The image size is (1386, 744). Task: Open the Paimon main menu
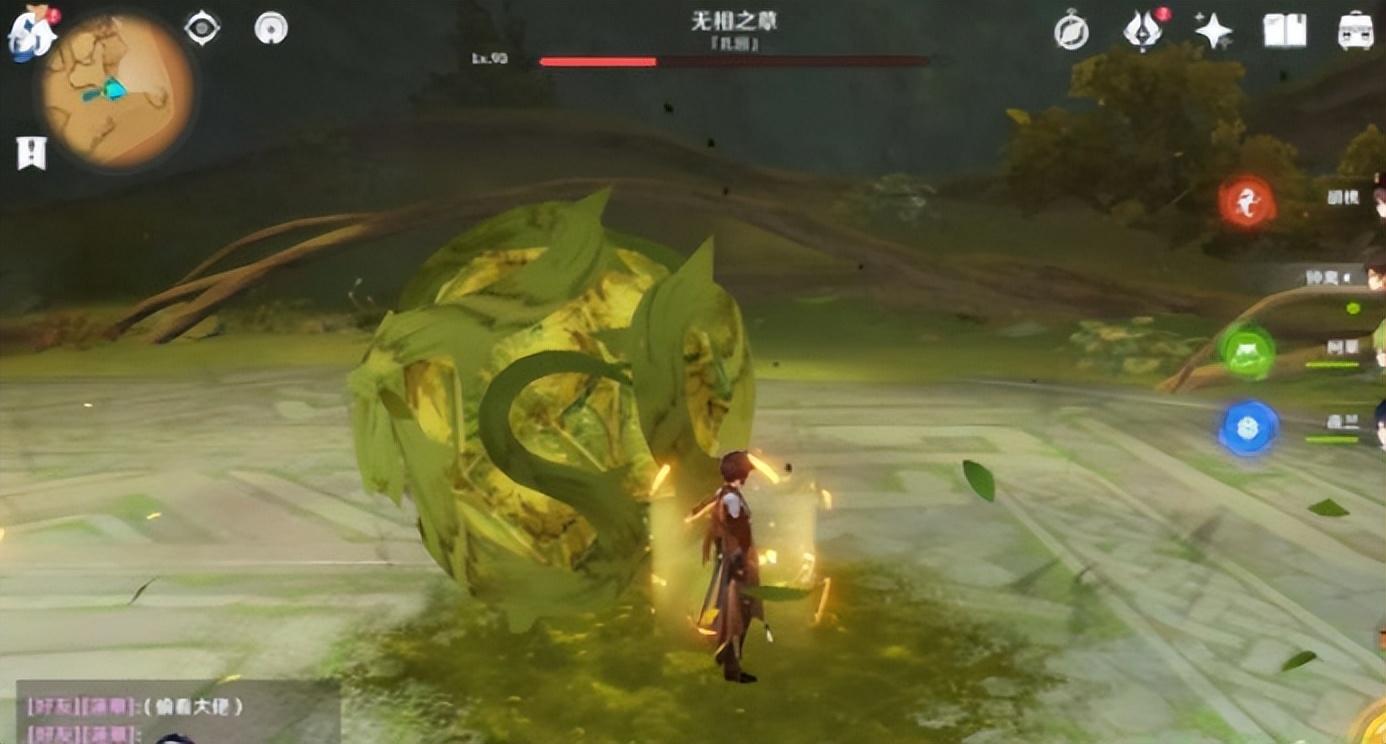click(30, 30)
